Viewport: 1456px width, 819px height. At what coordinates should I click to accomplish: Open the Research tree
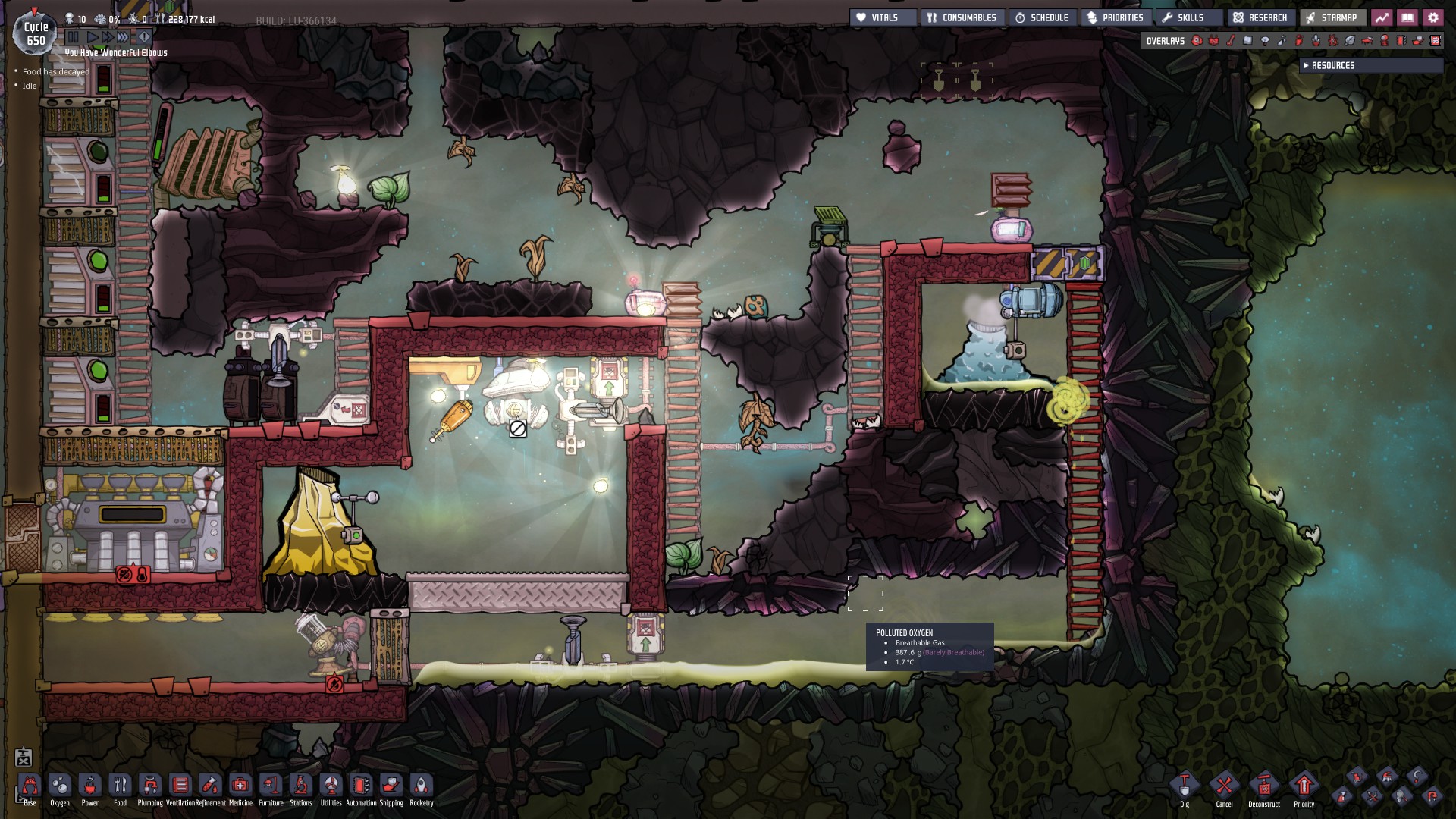pos(1260,17)
